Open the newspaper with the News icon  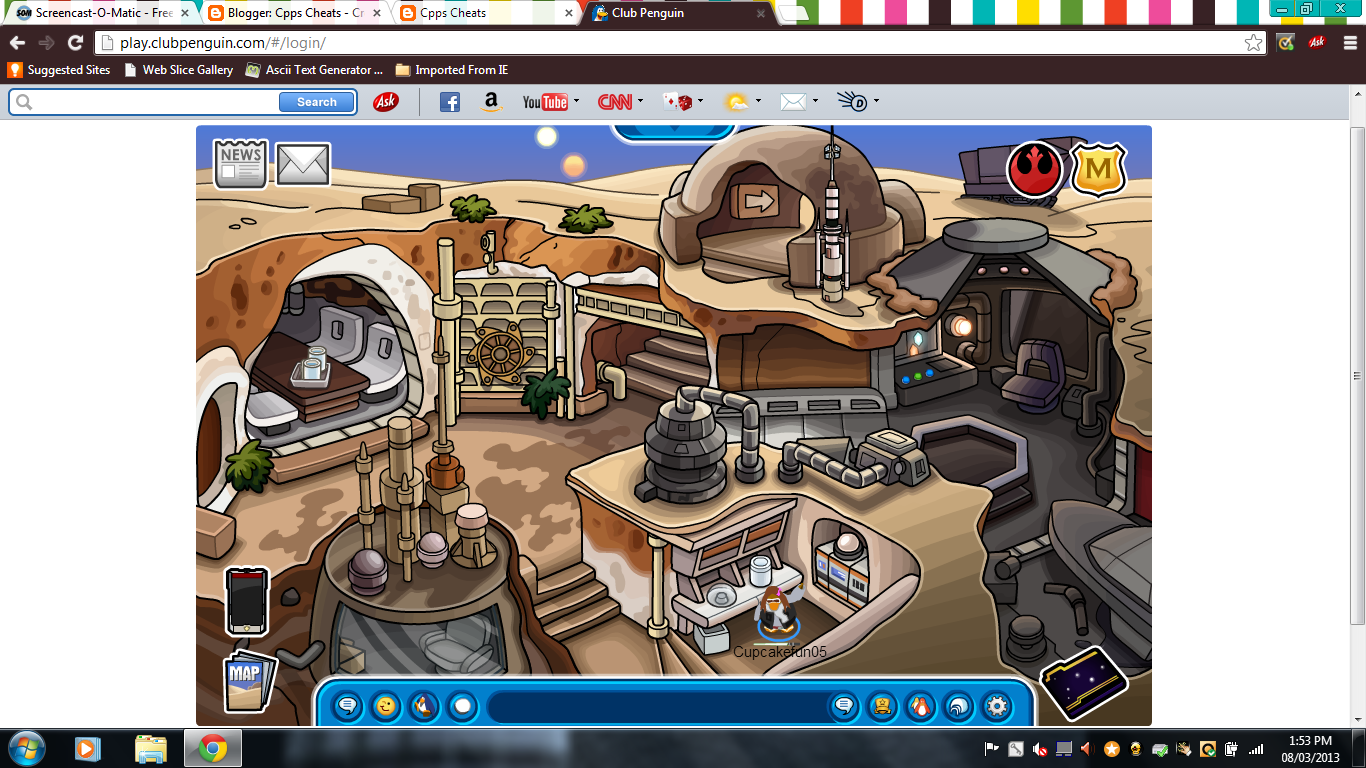pyautogui.click(x=239, y=163)
